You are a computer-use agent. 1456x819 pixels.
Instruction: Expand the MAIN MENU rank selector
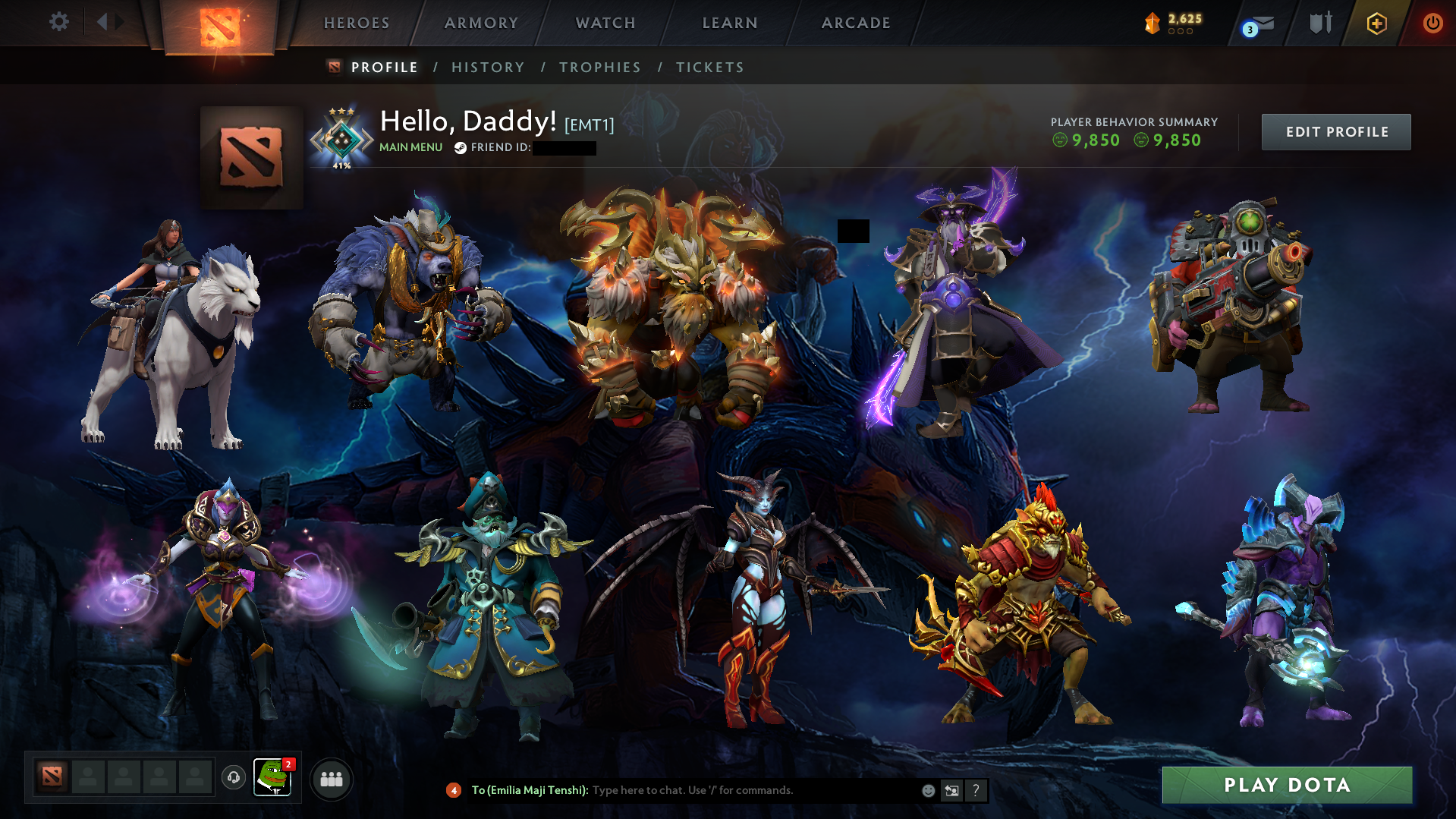pos(410,147)
